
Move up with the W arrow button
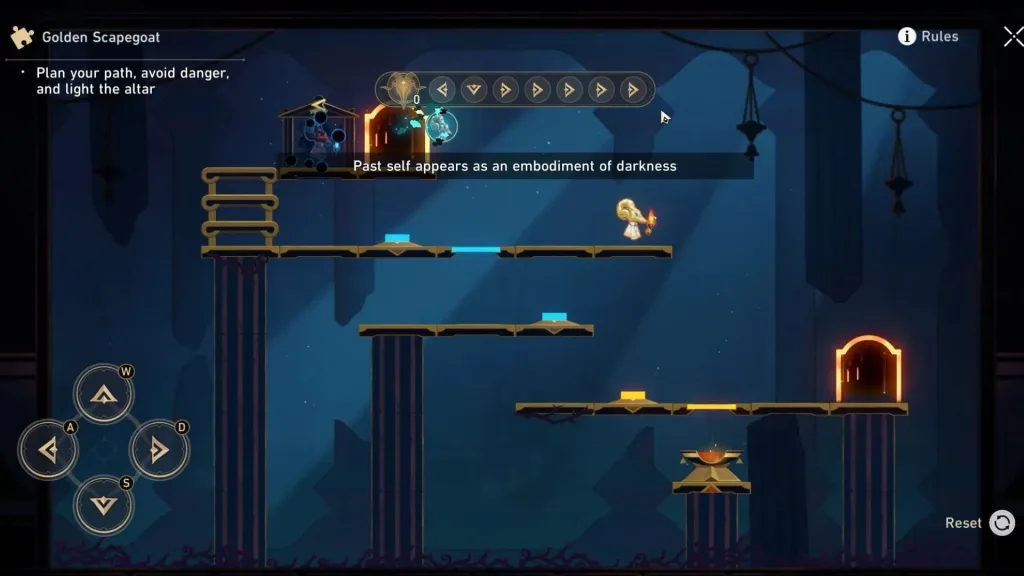tap(103, 394)
